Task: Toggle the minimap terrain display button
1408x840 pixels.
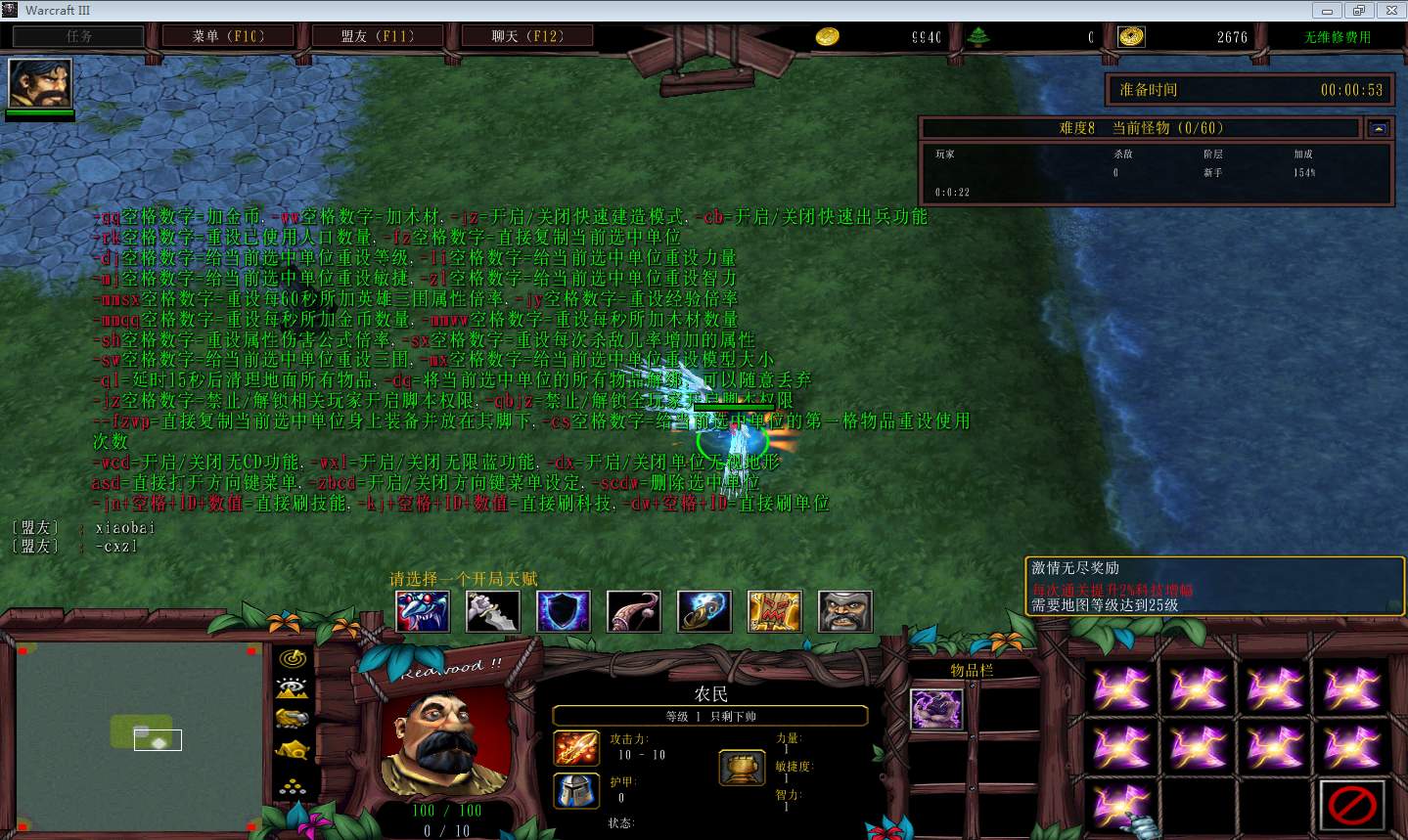Action: click(x=293, y=688)
